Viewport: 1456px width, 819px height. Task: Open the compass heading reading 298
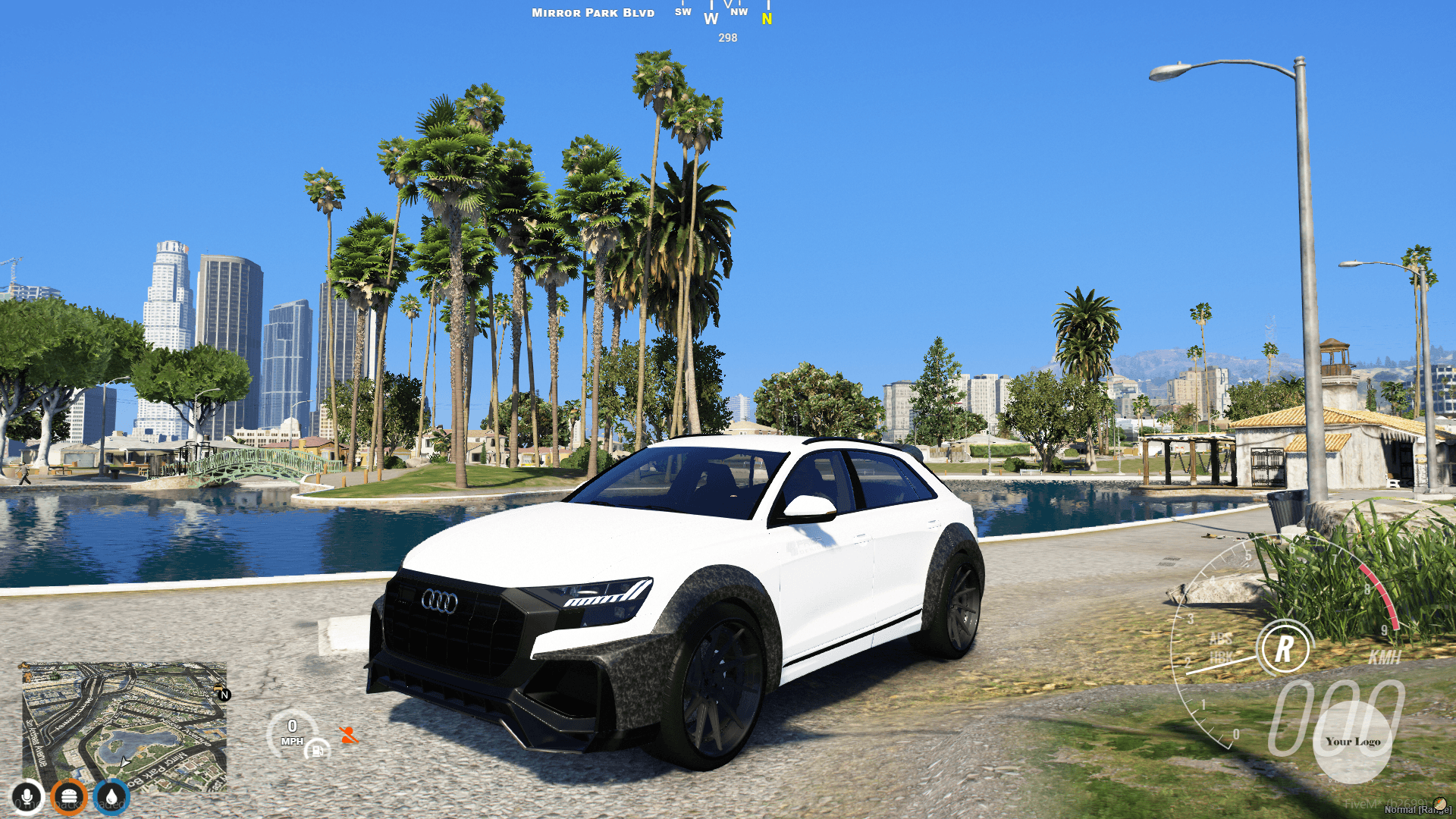(726, 36)
